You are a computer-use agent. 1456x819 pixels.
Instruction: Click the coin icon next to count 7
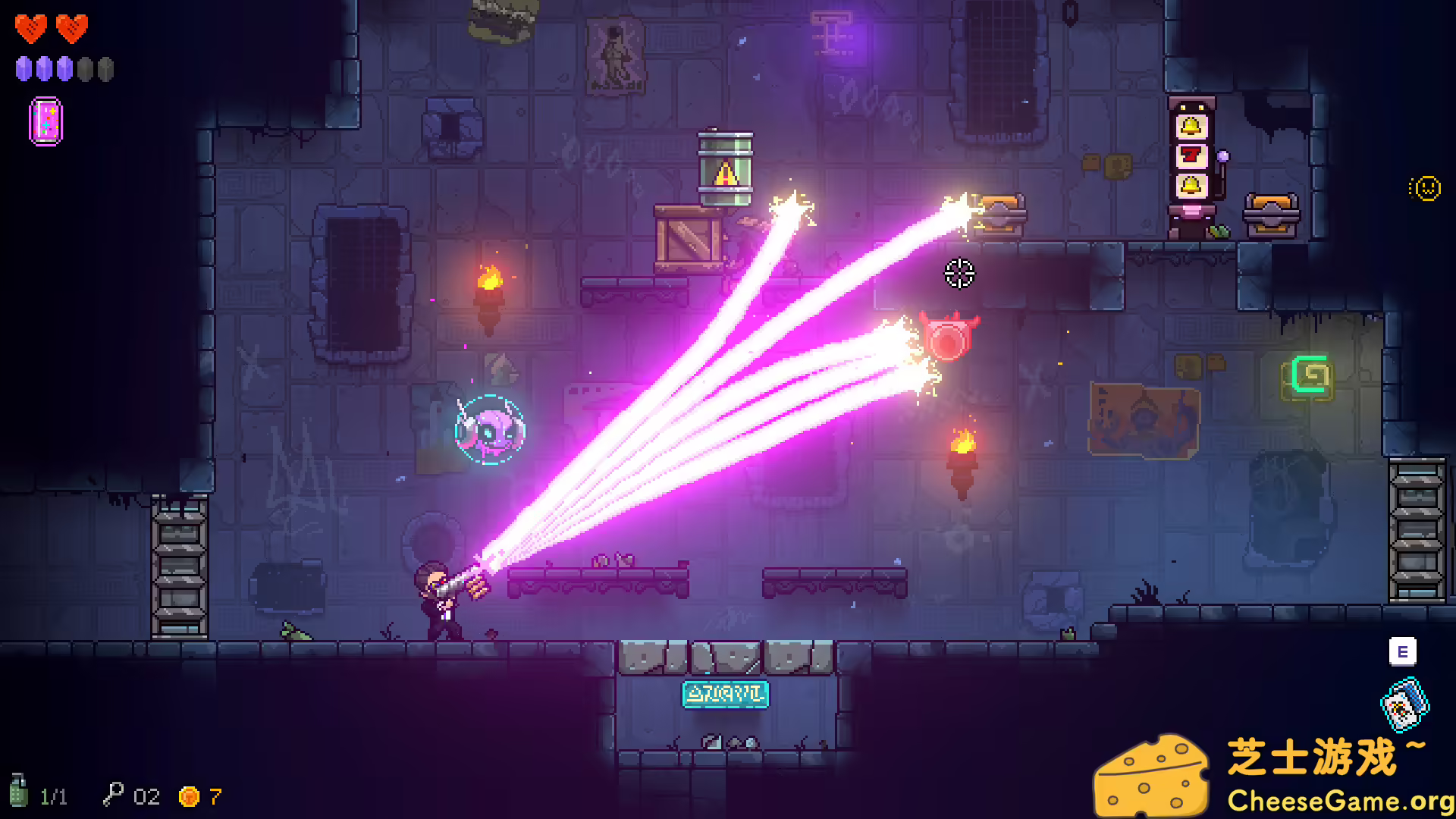pos(189,796)
